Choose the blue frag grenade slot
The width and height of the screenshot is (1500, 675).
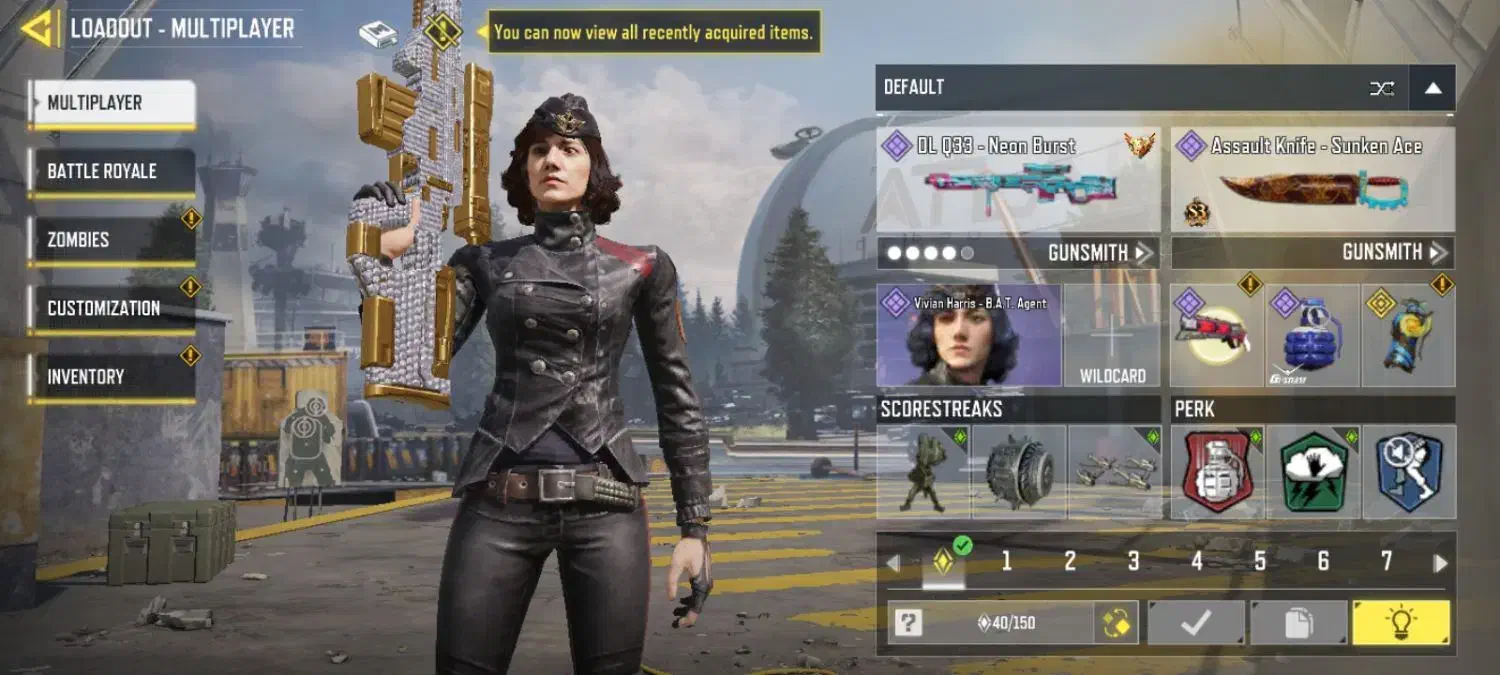point(1312,337)
